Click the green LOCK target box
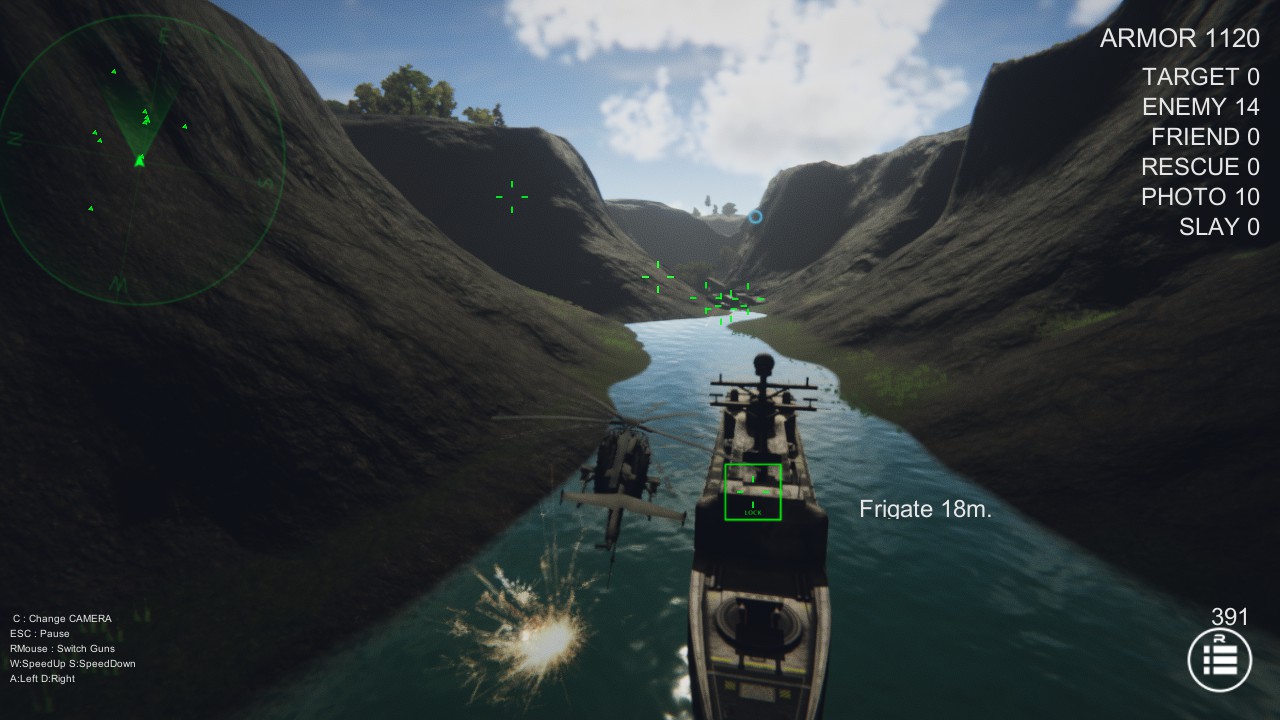 coord(753,490)
